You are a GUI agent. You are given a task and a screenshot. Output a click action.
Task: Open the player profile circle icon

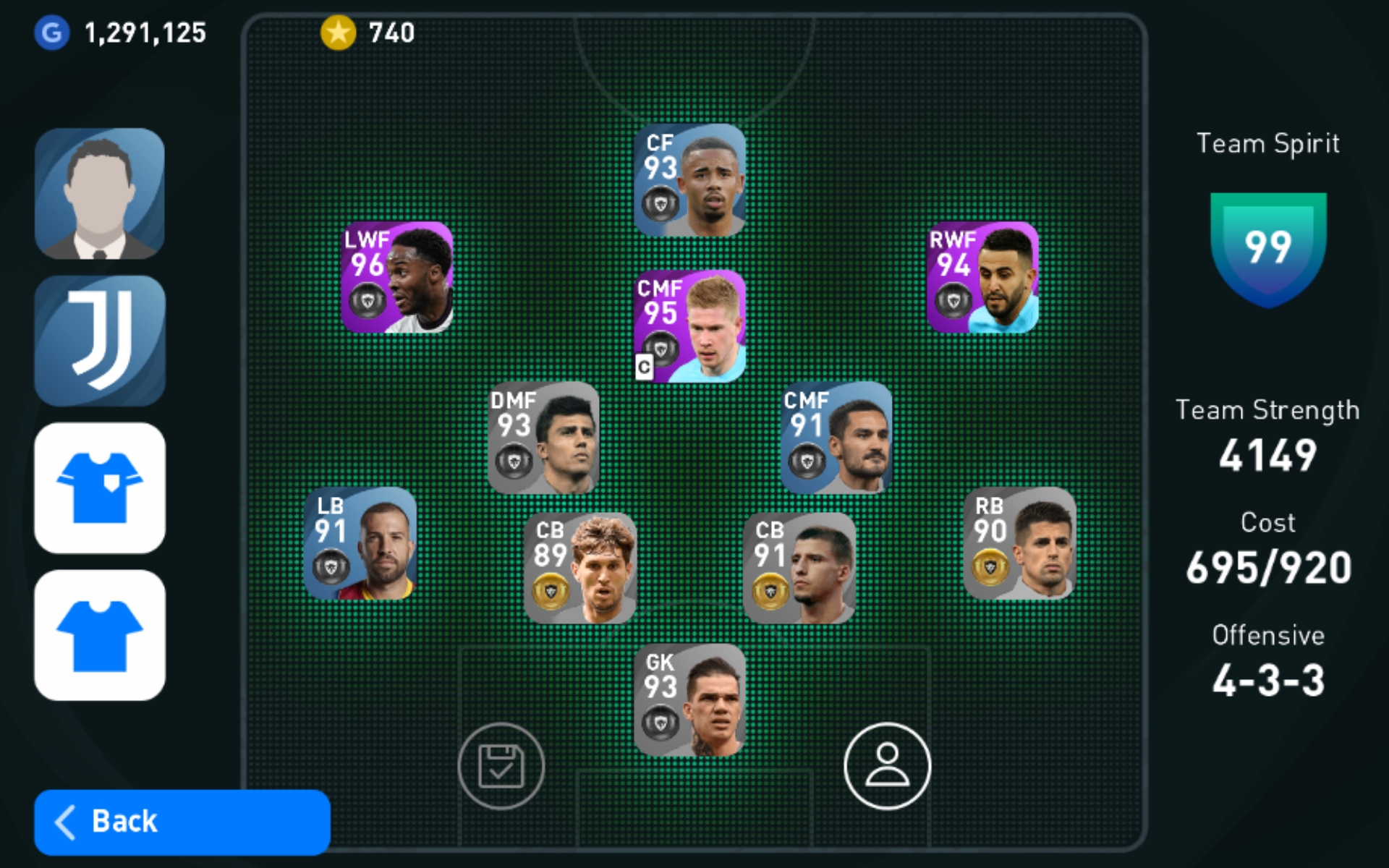coord(887,765)
